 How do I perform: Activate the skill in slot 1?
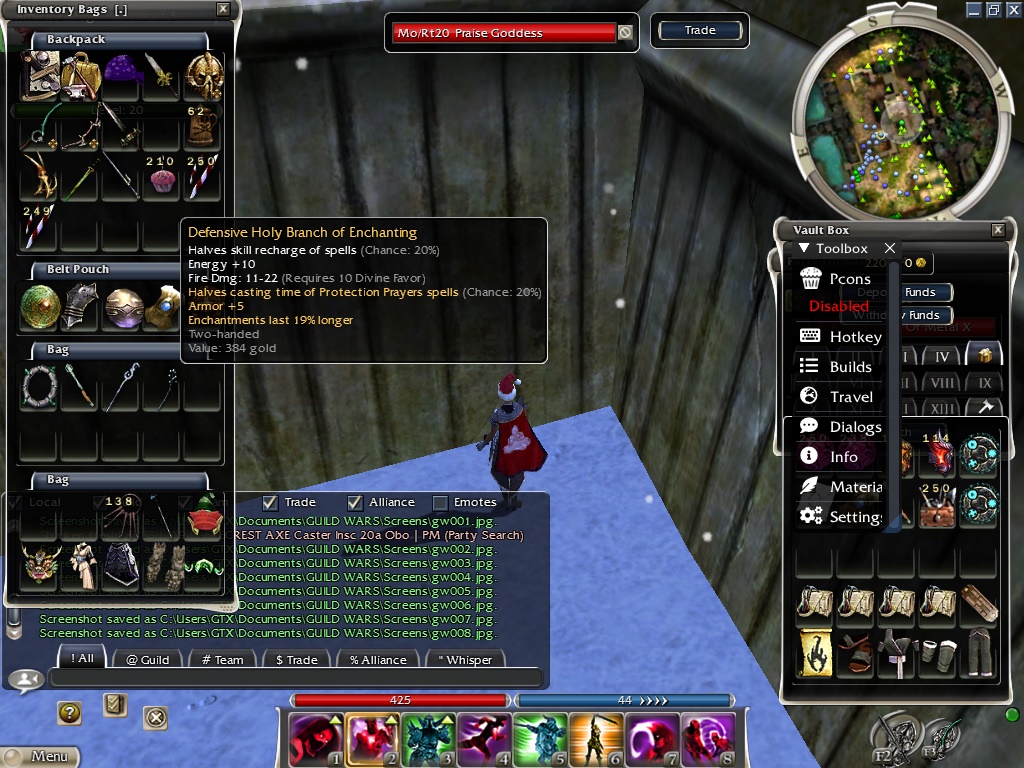point(314,739)
